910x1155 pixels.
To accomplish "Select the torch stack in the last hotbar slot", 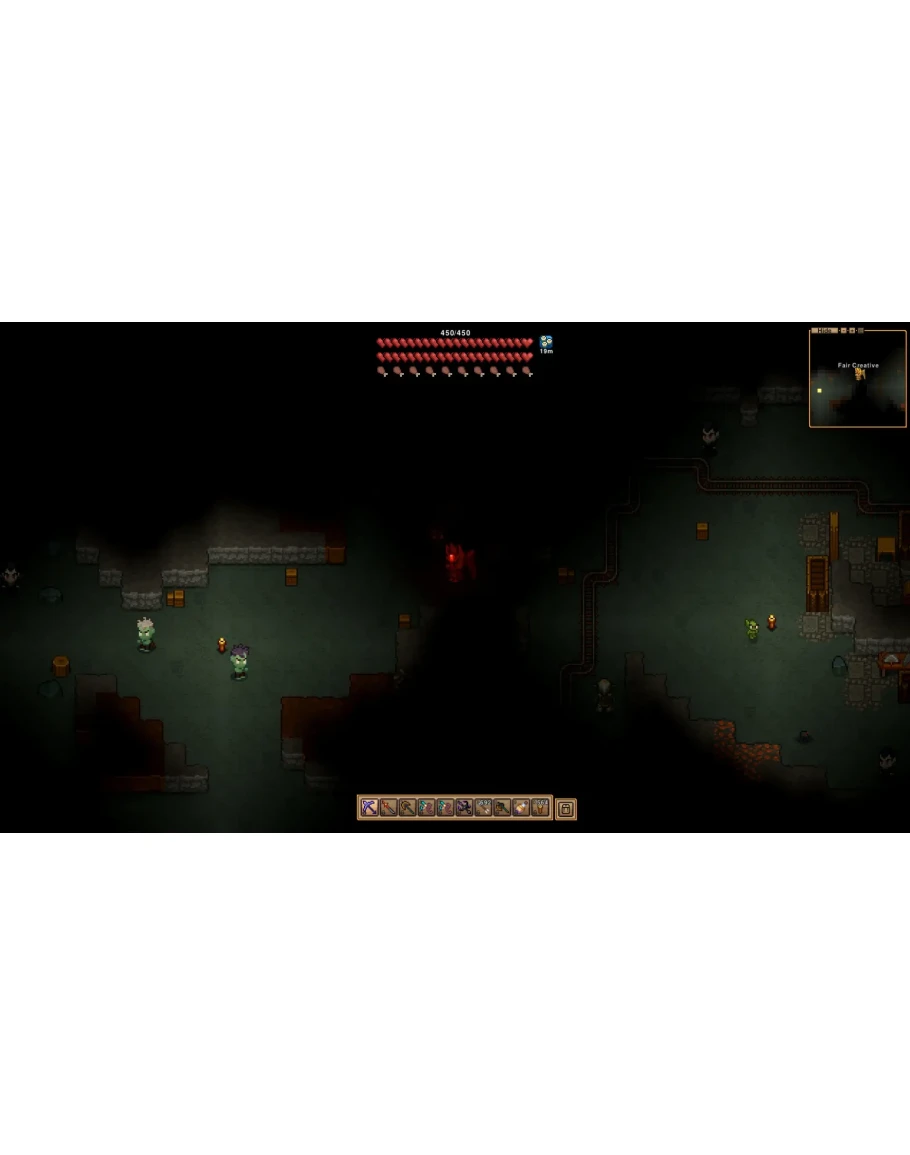I will coord(539,808).
